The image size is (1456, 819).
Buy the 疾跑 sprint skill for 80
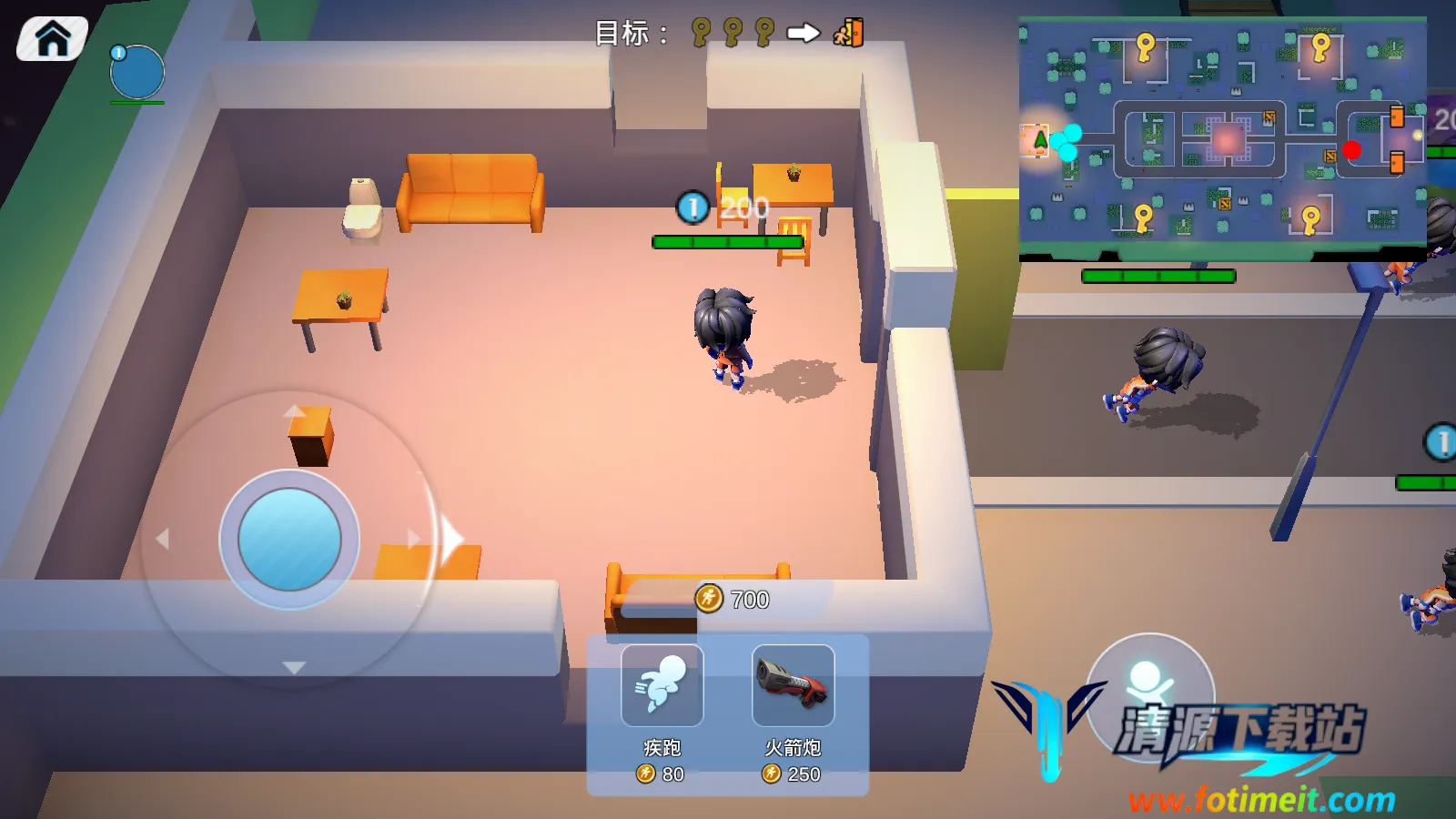(x=662, y=686)
